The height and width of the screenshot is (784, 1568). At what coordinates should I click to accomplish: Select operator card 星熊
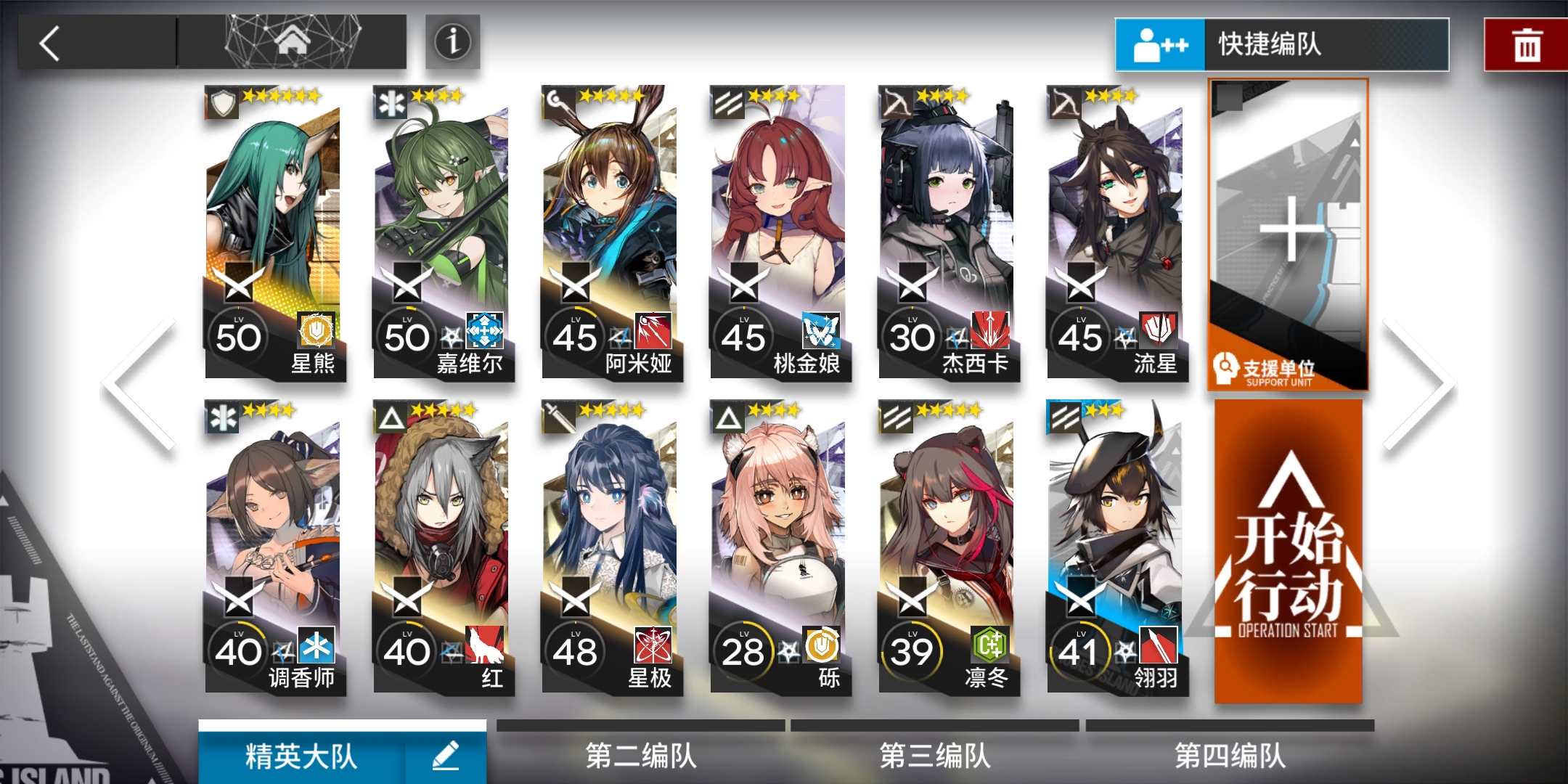pyautogui.click(x=274, y=234)
